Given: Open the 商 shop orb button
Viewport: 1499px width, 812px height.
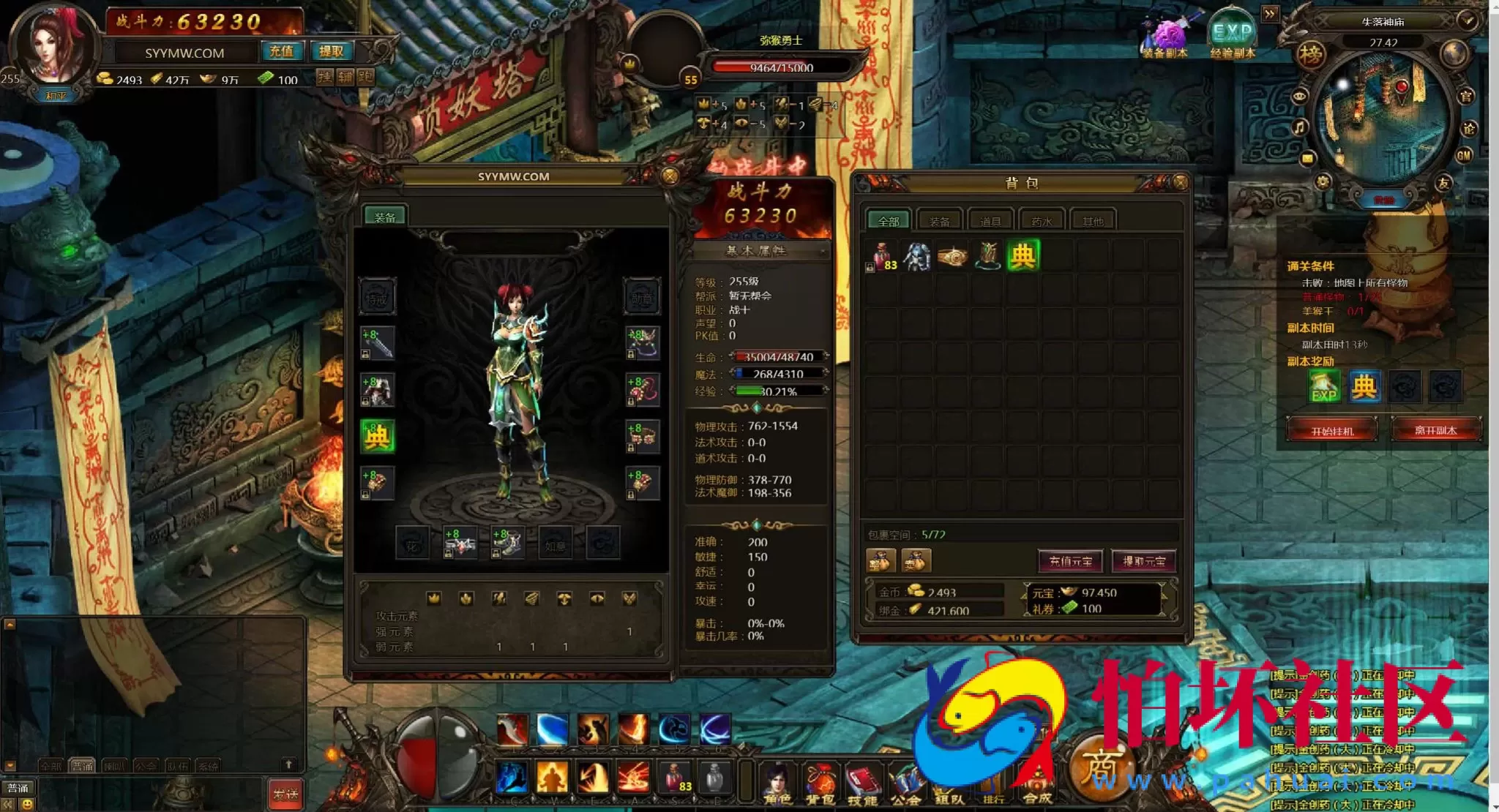Looking at the screenshot, I should [1099, 768].
